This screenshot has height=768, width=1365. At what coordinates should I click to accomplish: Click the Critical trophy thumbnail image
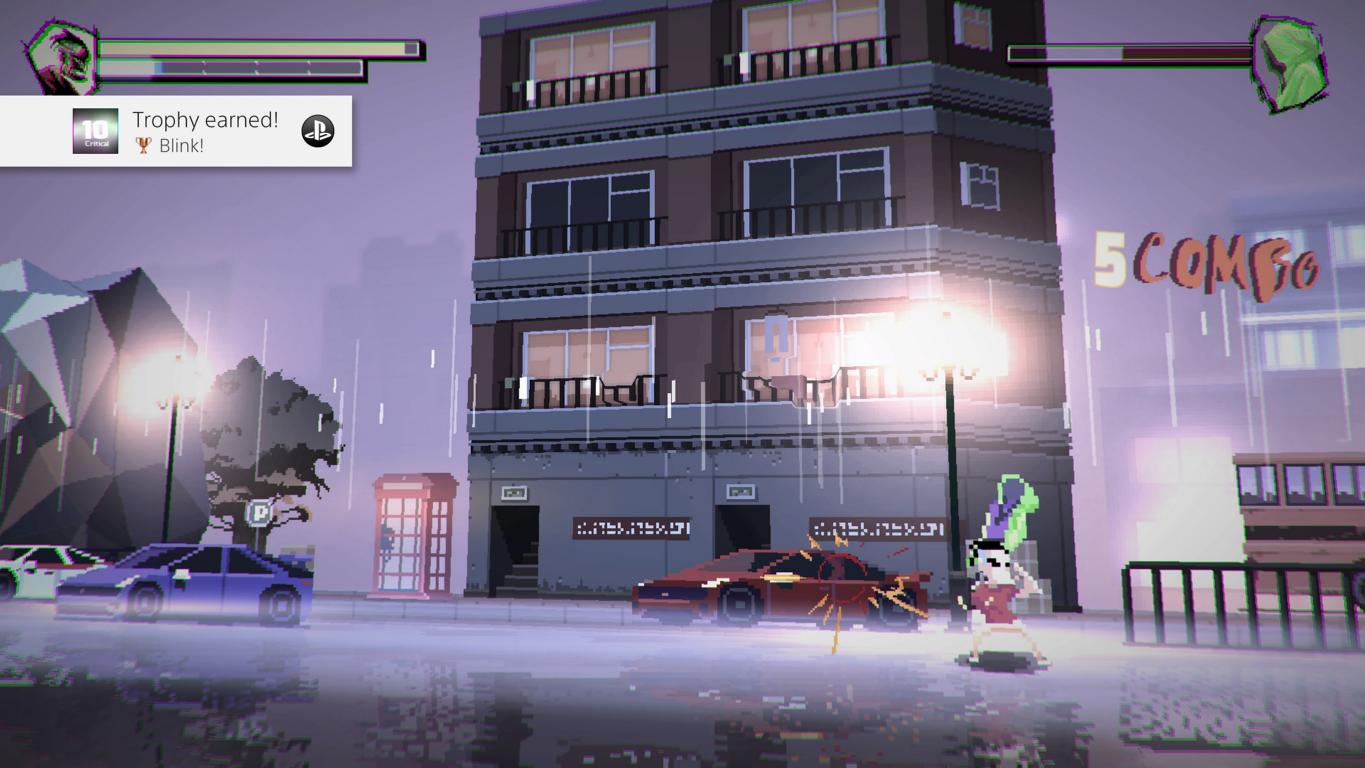point(95,131)
